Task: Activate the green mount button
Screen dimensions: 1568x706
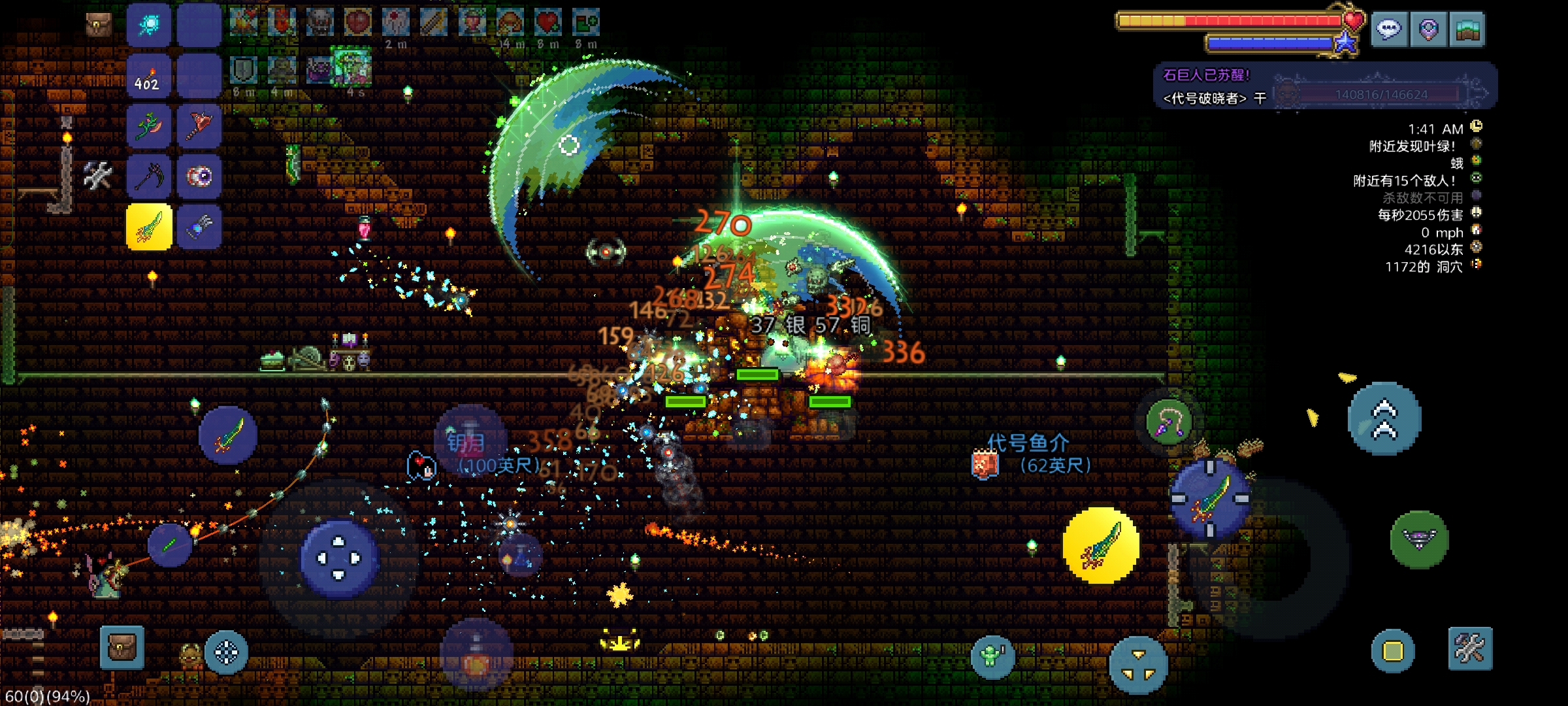Action: coord(1419,539)
